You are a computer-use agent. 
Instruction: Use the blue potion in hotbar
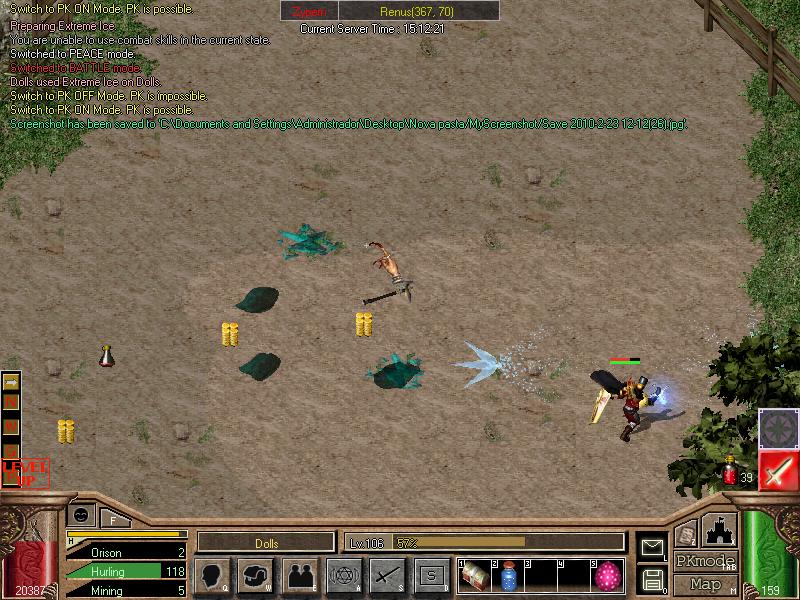(508, 575)
